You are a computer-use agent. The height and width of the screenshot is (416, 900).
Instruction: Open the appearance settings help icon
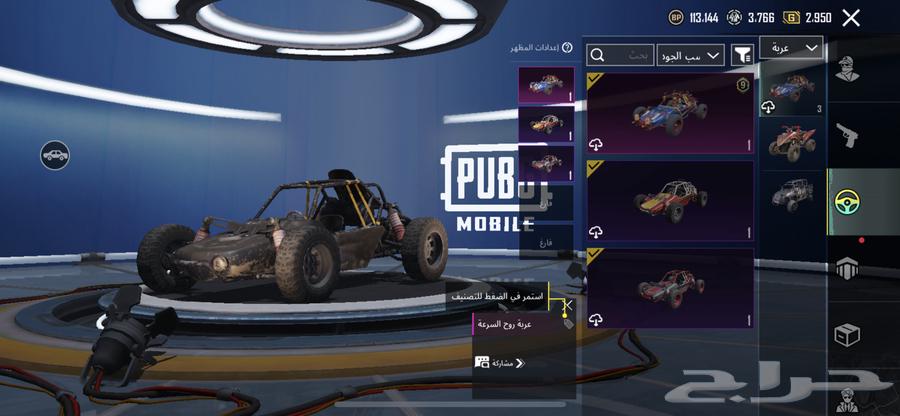pos(567,47)
